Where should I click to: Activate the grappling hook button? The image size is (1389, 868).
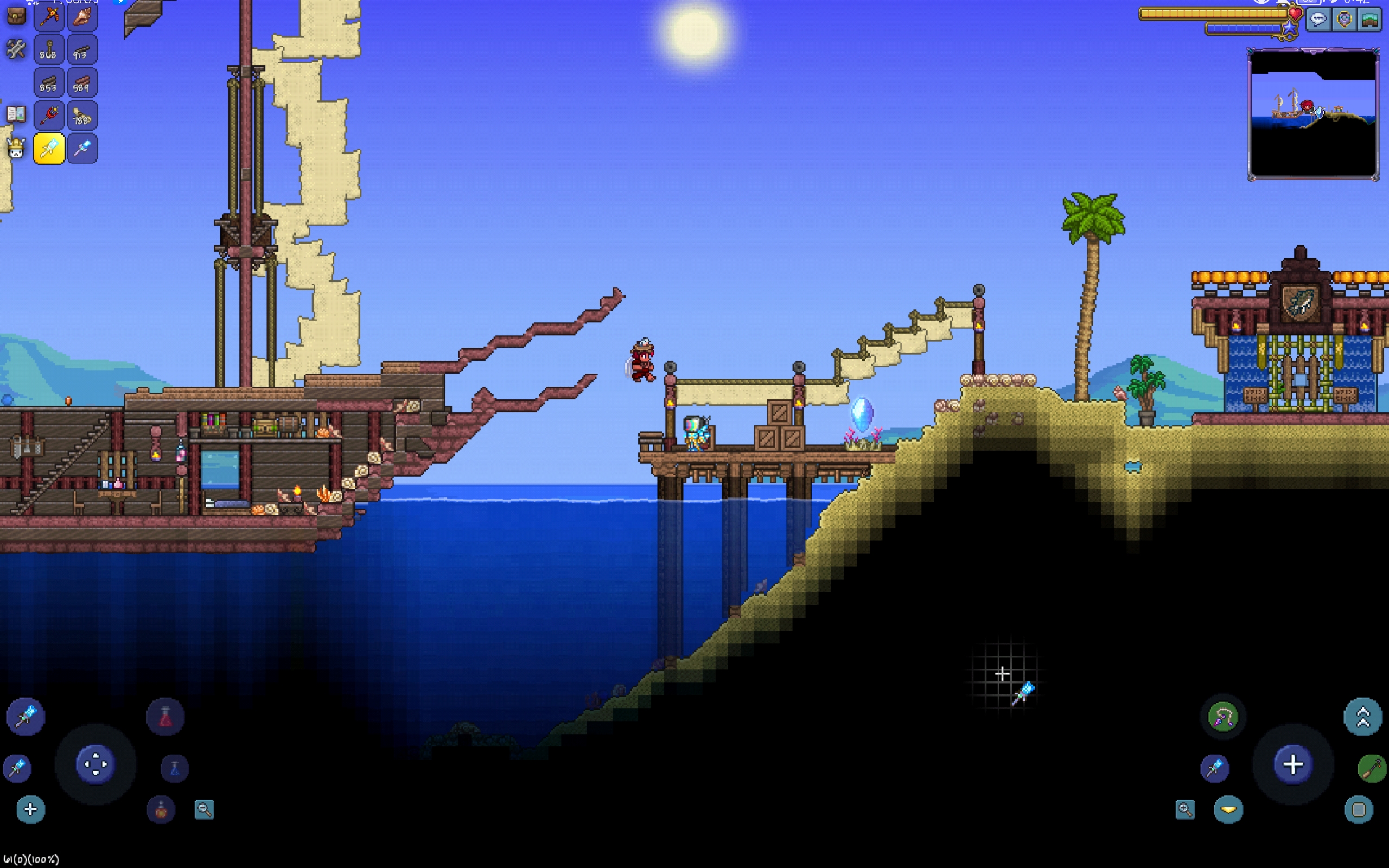click(1223, 717)
